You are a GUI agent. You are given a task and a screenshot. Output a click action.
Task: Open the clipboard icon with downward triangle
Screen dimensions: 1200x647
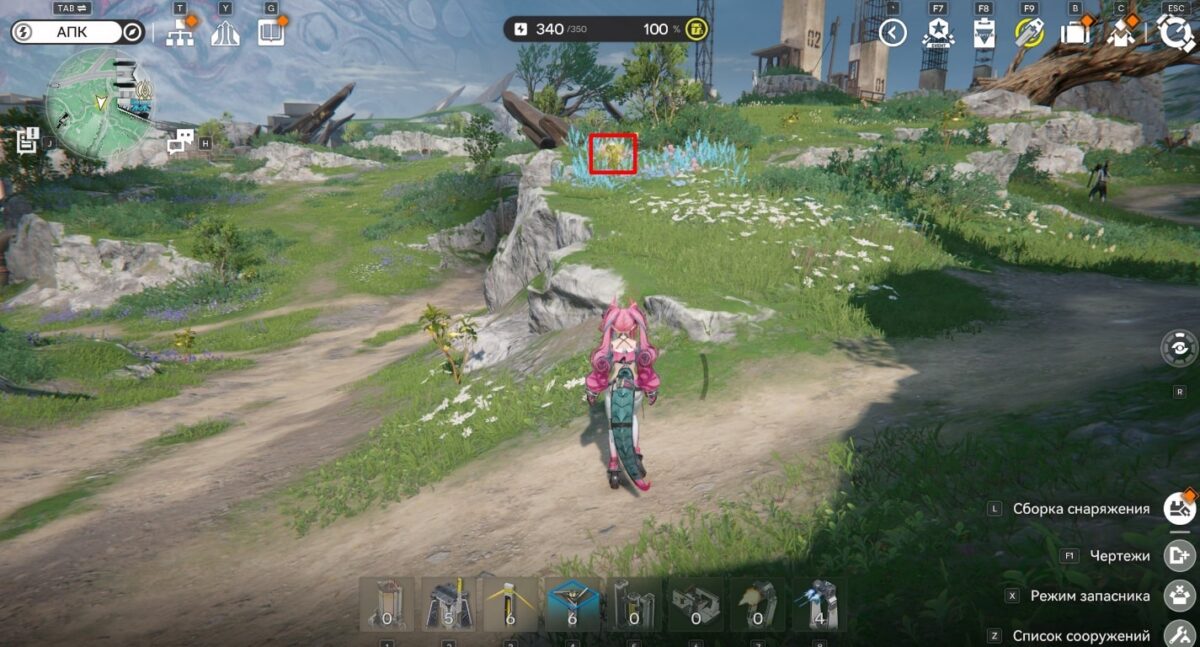[984, 33]
